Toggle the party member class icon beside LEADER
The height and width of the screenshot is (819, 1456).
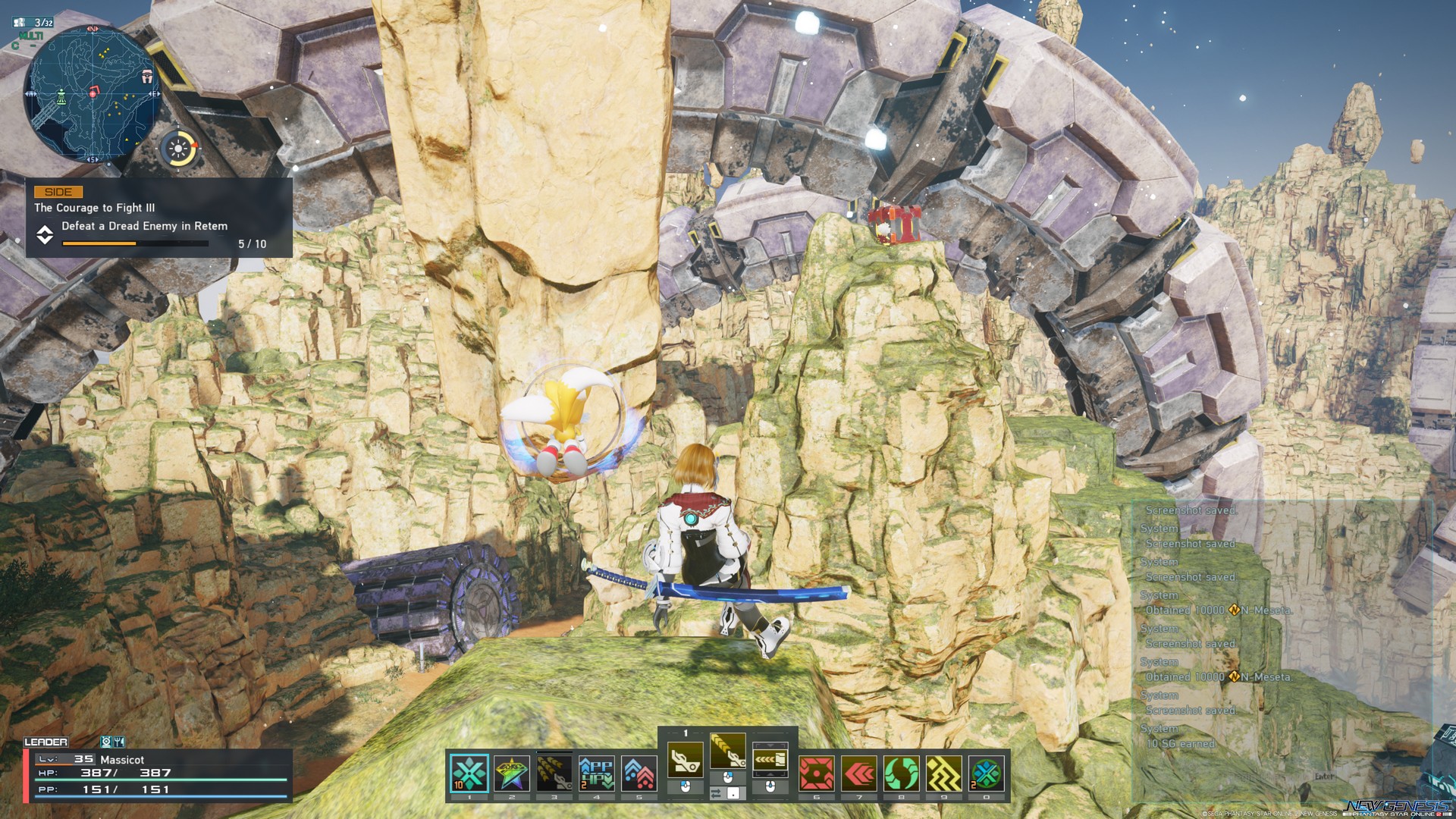click(106, 742)
